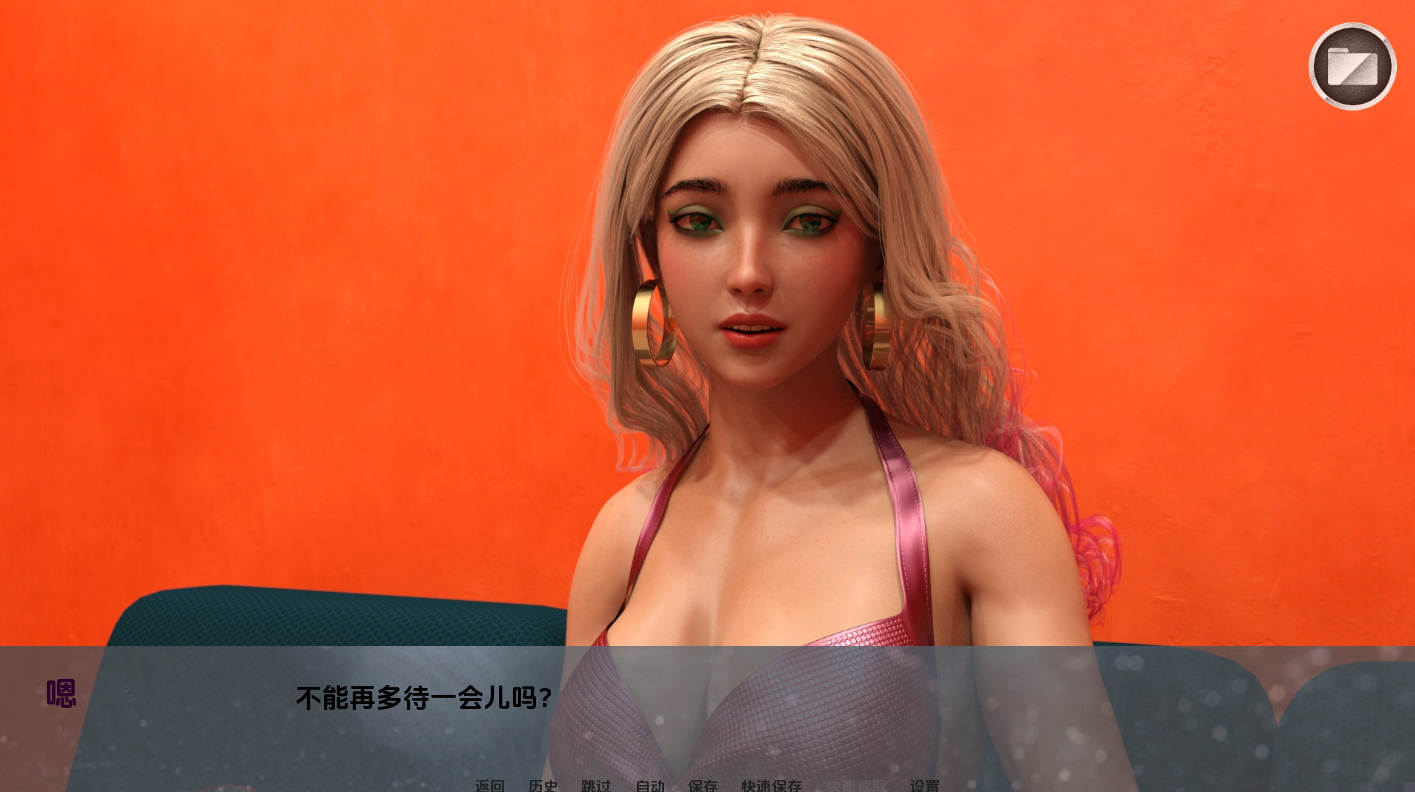The image size is (1415, 792).
Task: Open the gallery folder icon top right
Action: (1352, 66)
